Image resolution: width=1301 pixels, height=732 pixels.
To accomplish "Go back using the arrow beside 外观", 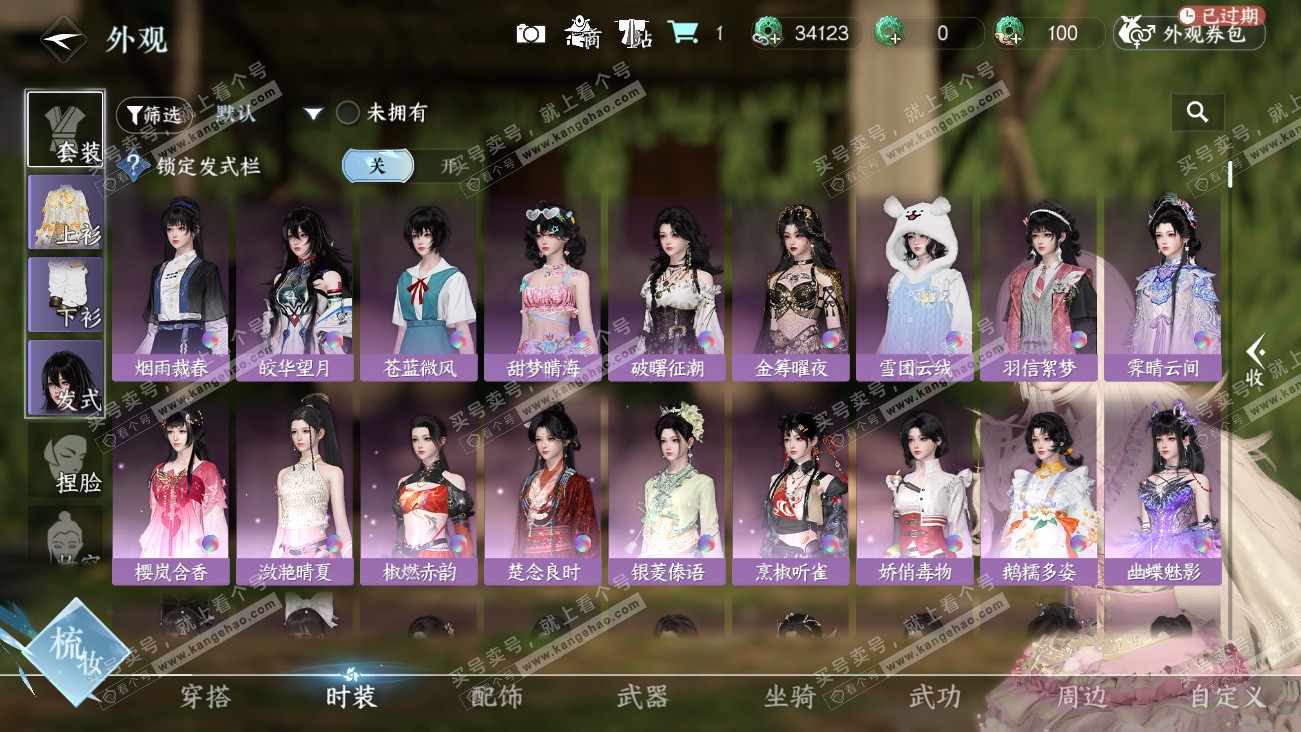I will [63, 39].
